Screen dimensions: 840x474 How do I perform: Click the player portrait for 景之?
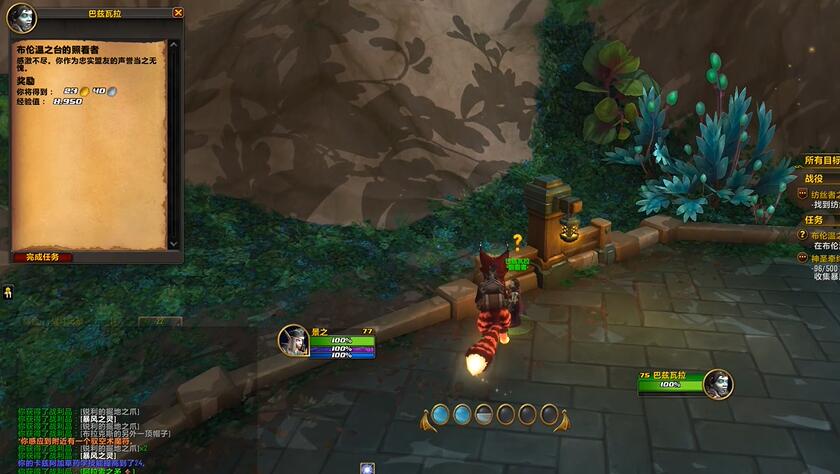293,340
